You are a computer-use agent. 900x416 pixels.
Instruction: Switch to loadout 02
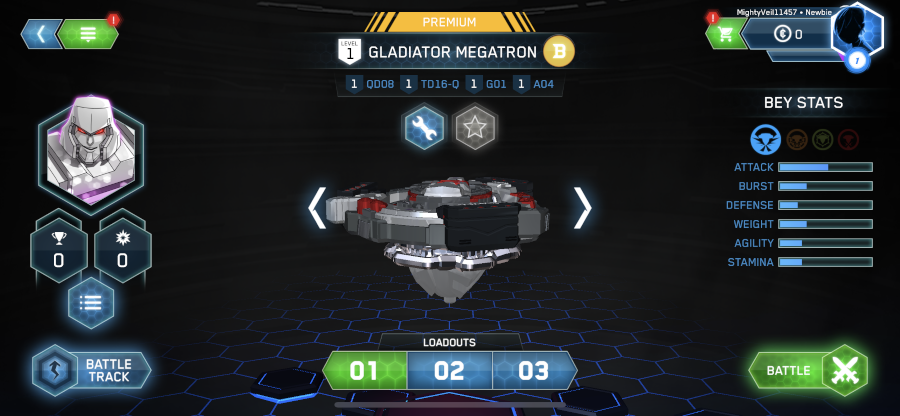449,371
